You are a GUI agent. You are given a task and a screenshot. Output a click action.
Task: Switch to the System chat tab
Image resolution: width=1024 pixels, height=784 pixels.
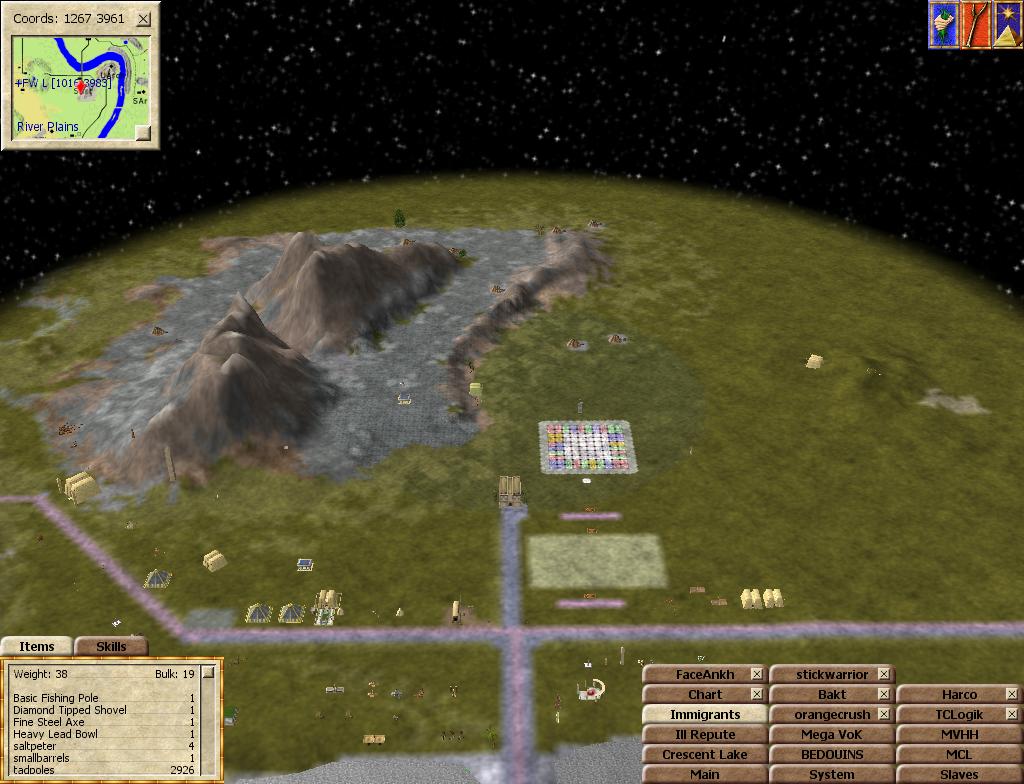point(831,775)
